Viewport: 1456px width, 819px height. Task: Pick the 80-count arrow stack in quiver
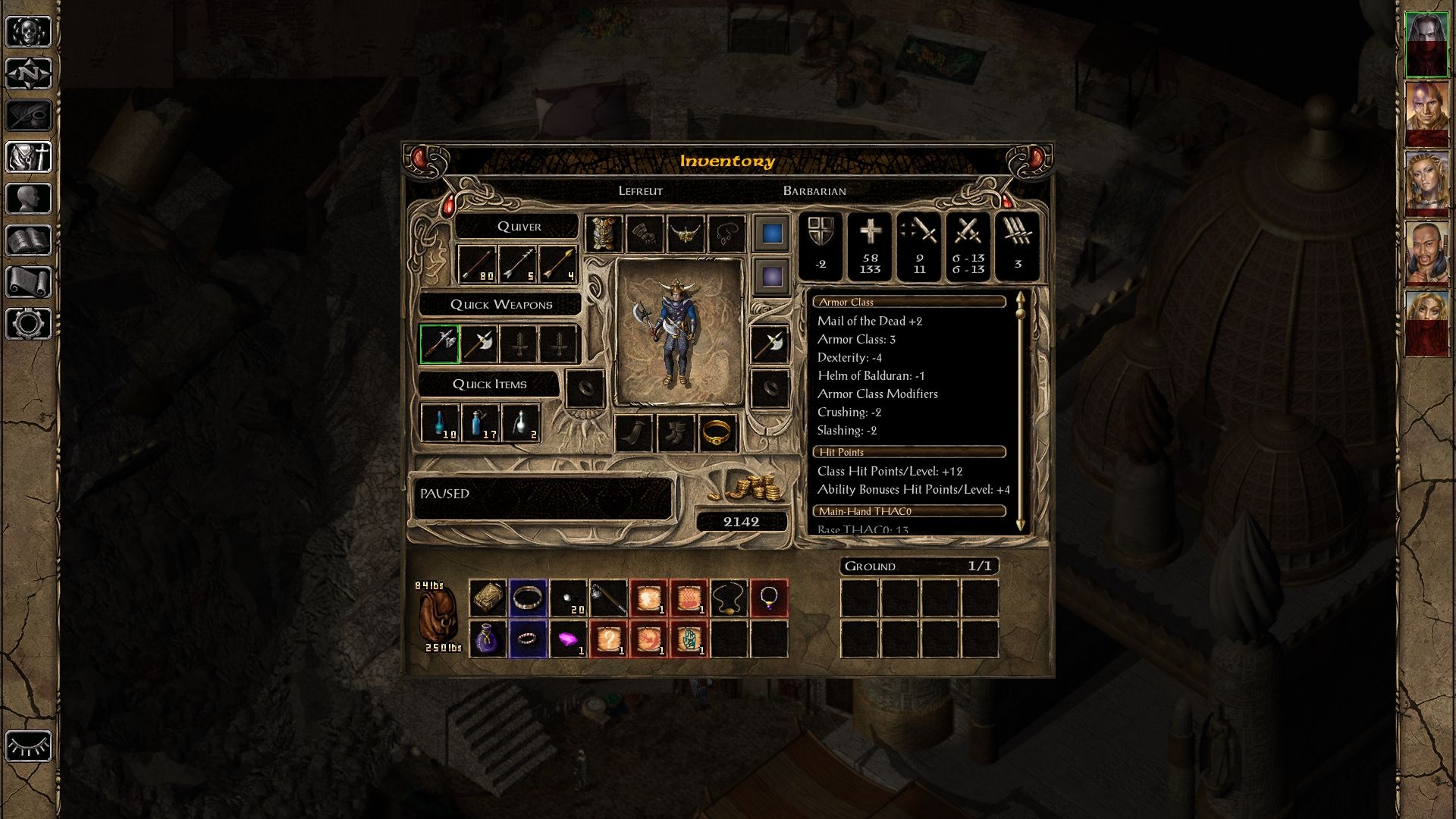478,265
